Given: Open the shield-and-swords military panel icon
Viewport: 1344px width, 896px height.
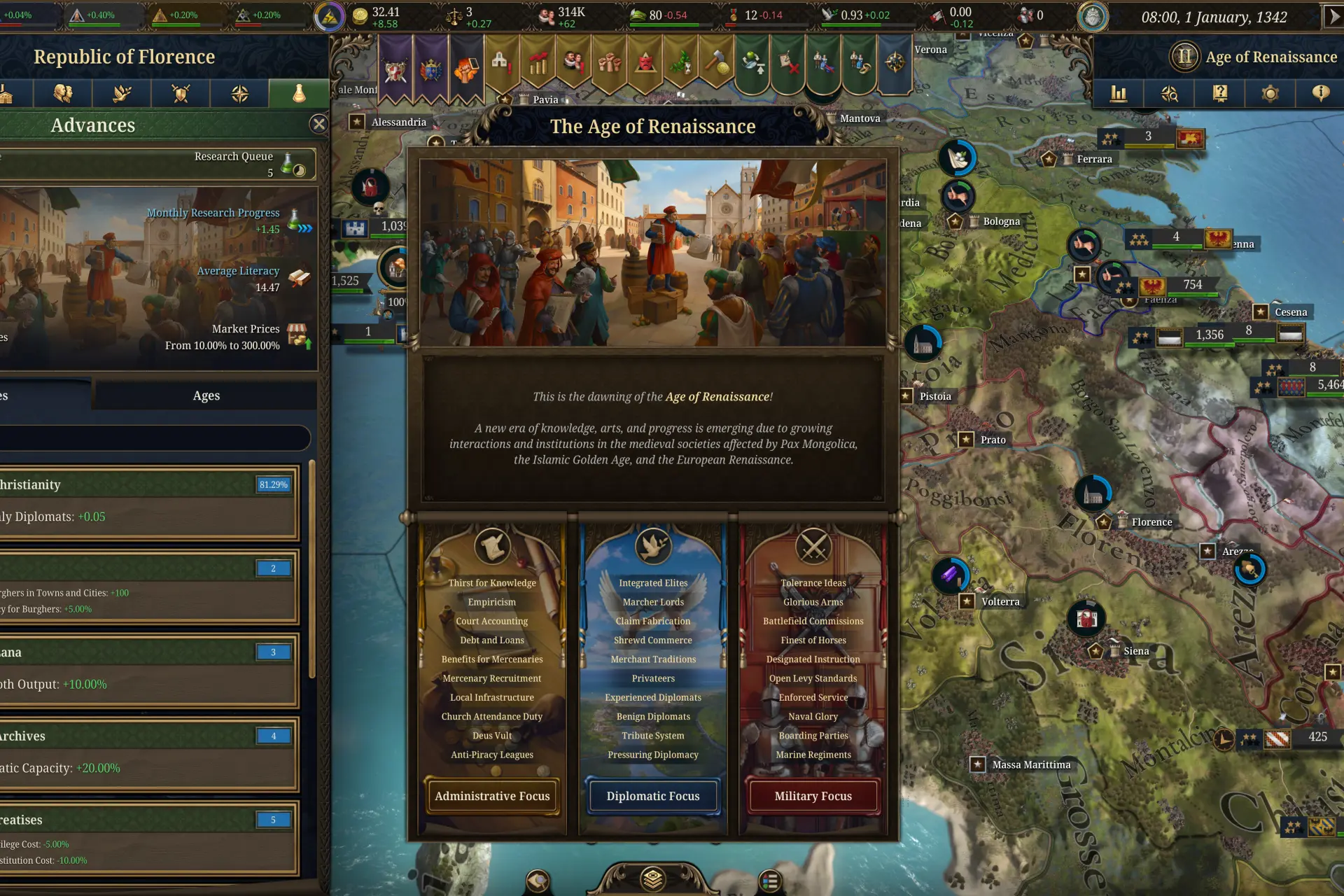Looking at the screenshot, I should tap(181, 93).
